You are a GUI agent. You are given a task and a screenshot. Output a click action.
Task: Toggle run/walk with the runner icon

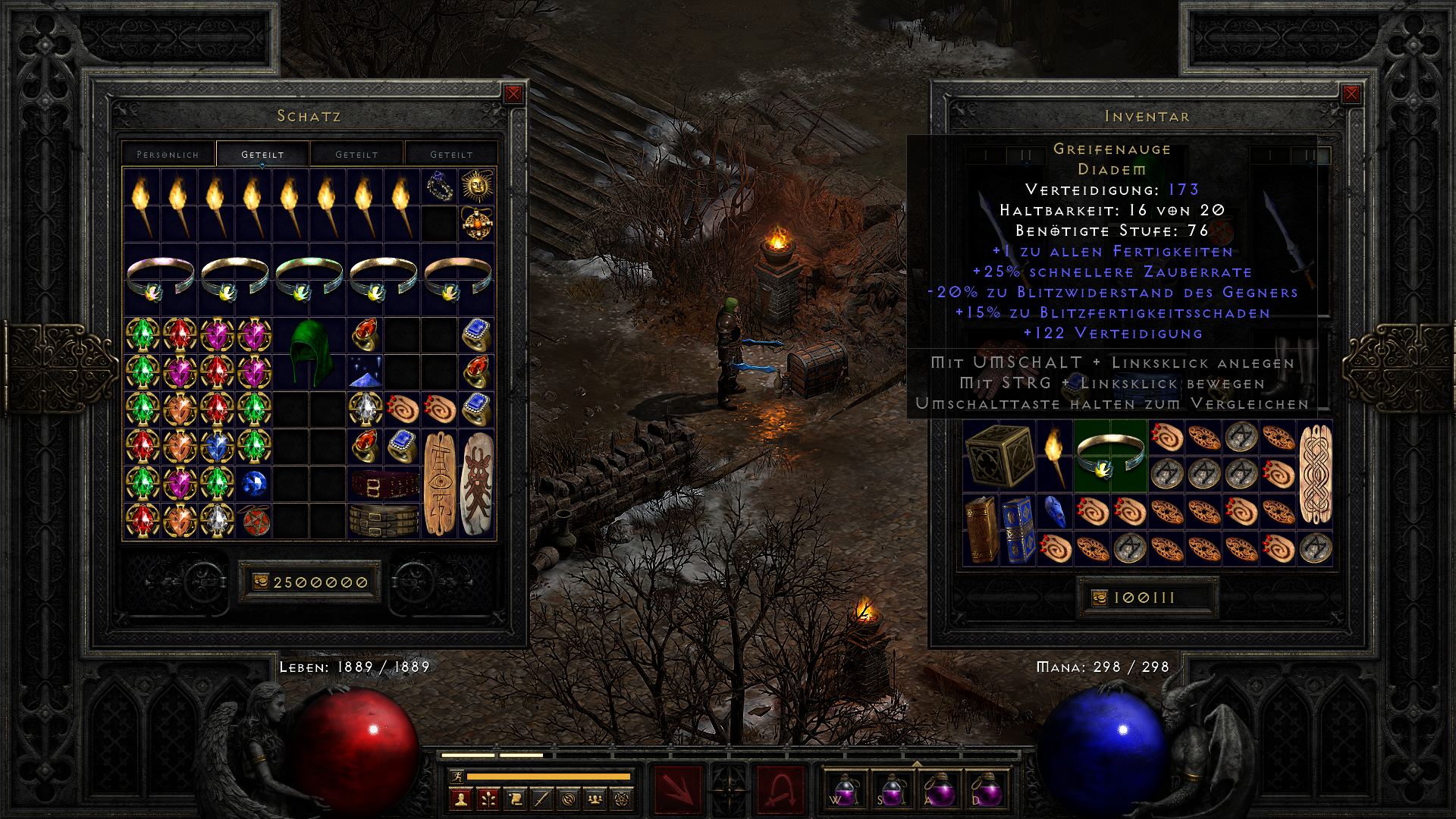(x=457, y=777)
